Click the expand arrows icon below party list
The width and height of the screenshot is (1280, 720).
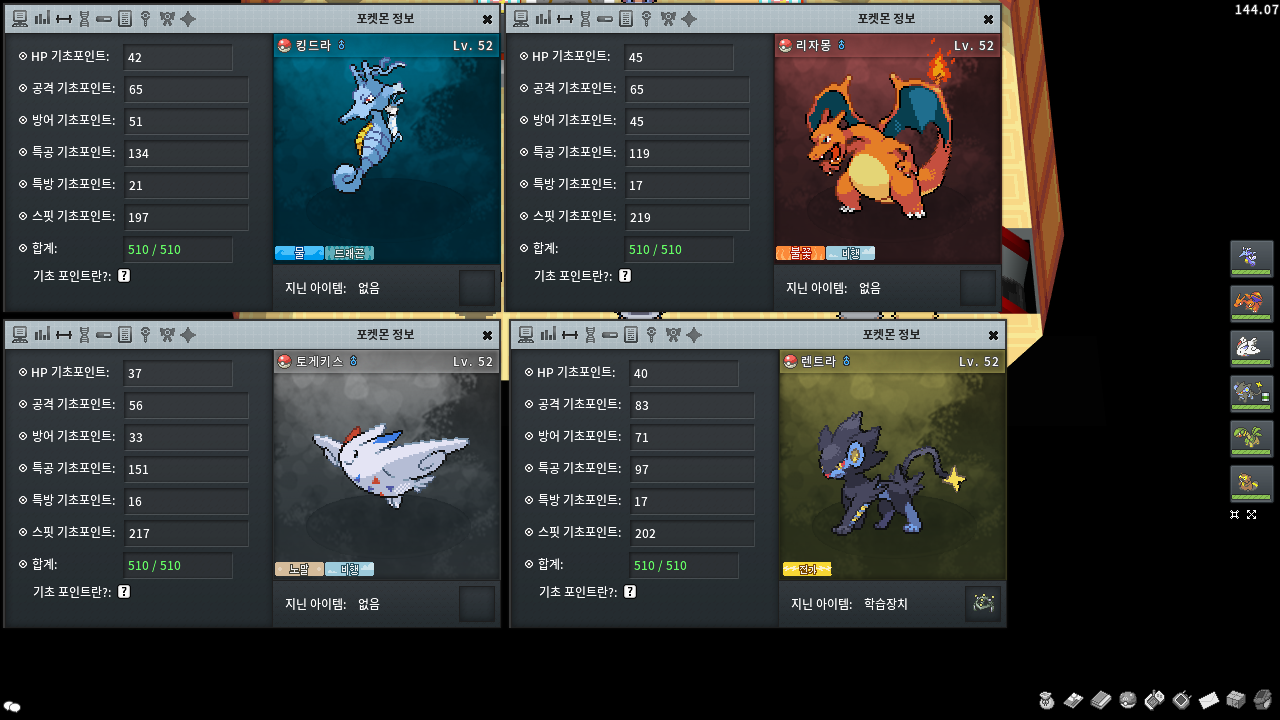1251,514
